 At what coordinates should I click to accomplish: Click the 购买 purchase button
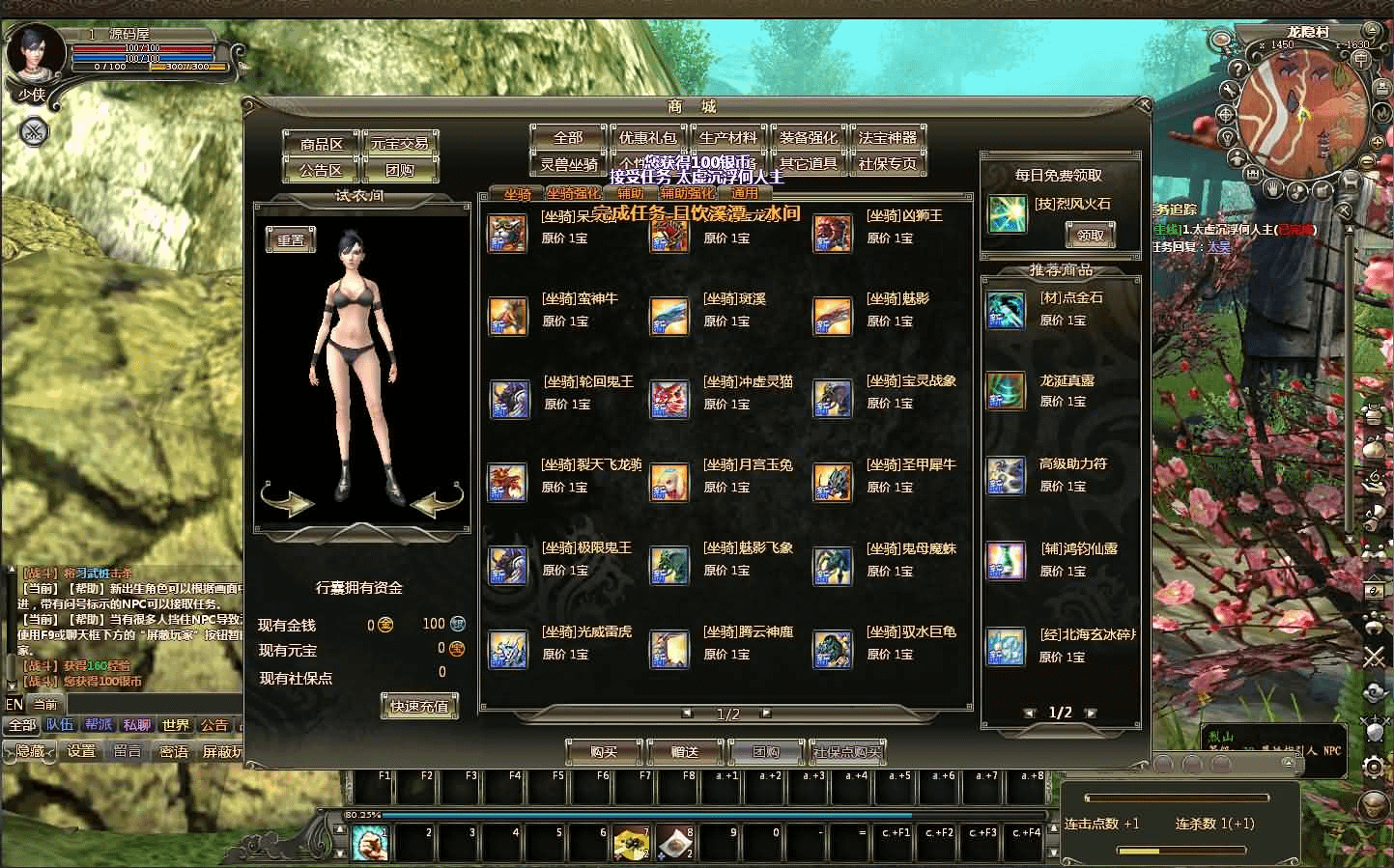point(604,752)
